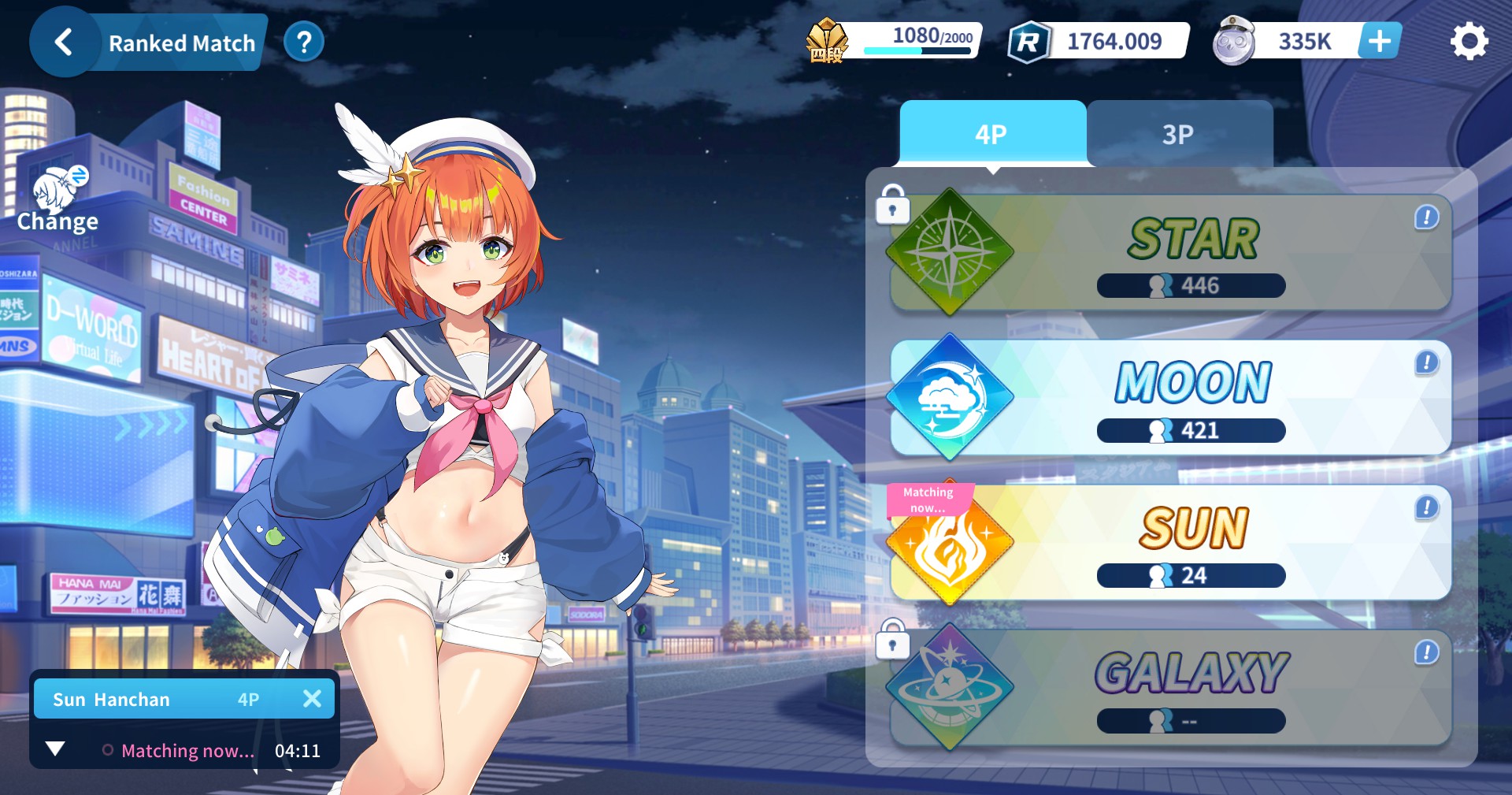Change the displayed character
The image size is (1512, 795).
click(58, 201)
